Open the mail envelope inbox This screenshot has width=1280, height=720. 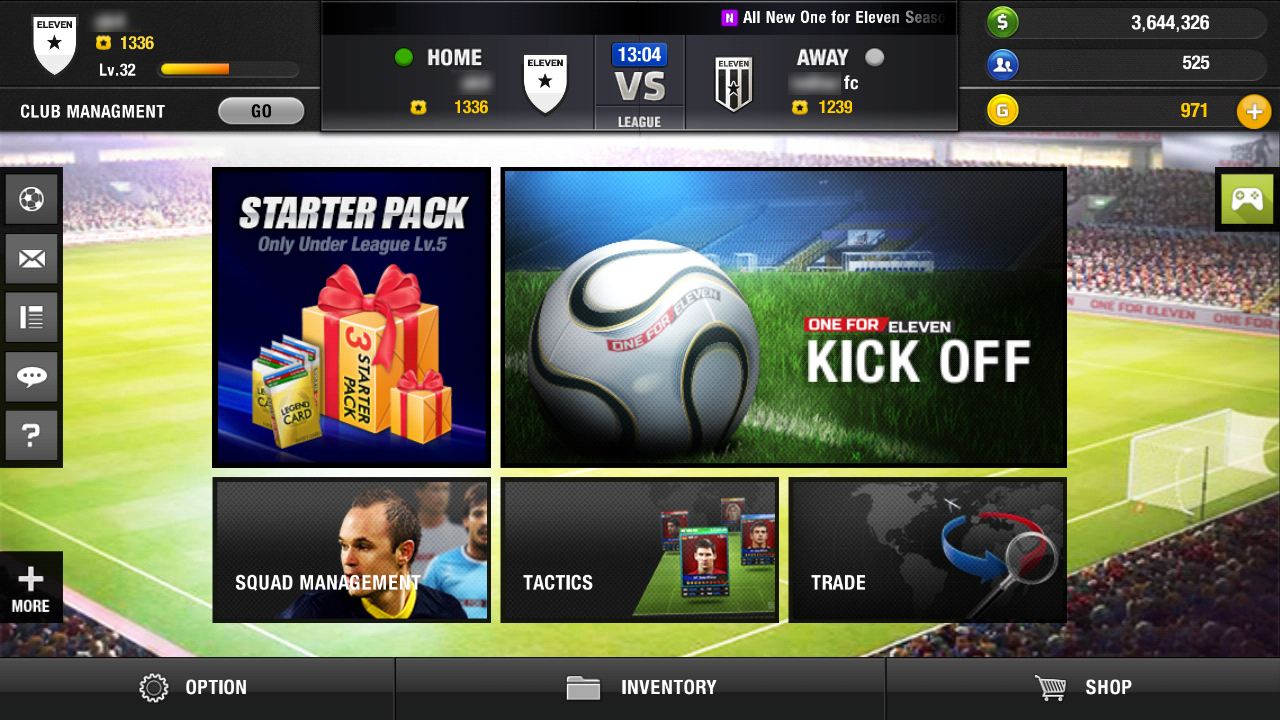31,259
